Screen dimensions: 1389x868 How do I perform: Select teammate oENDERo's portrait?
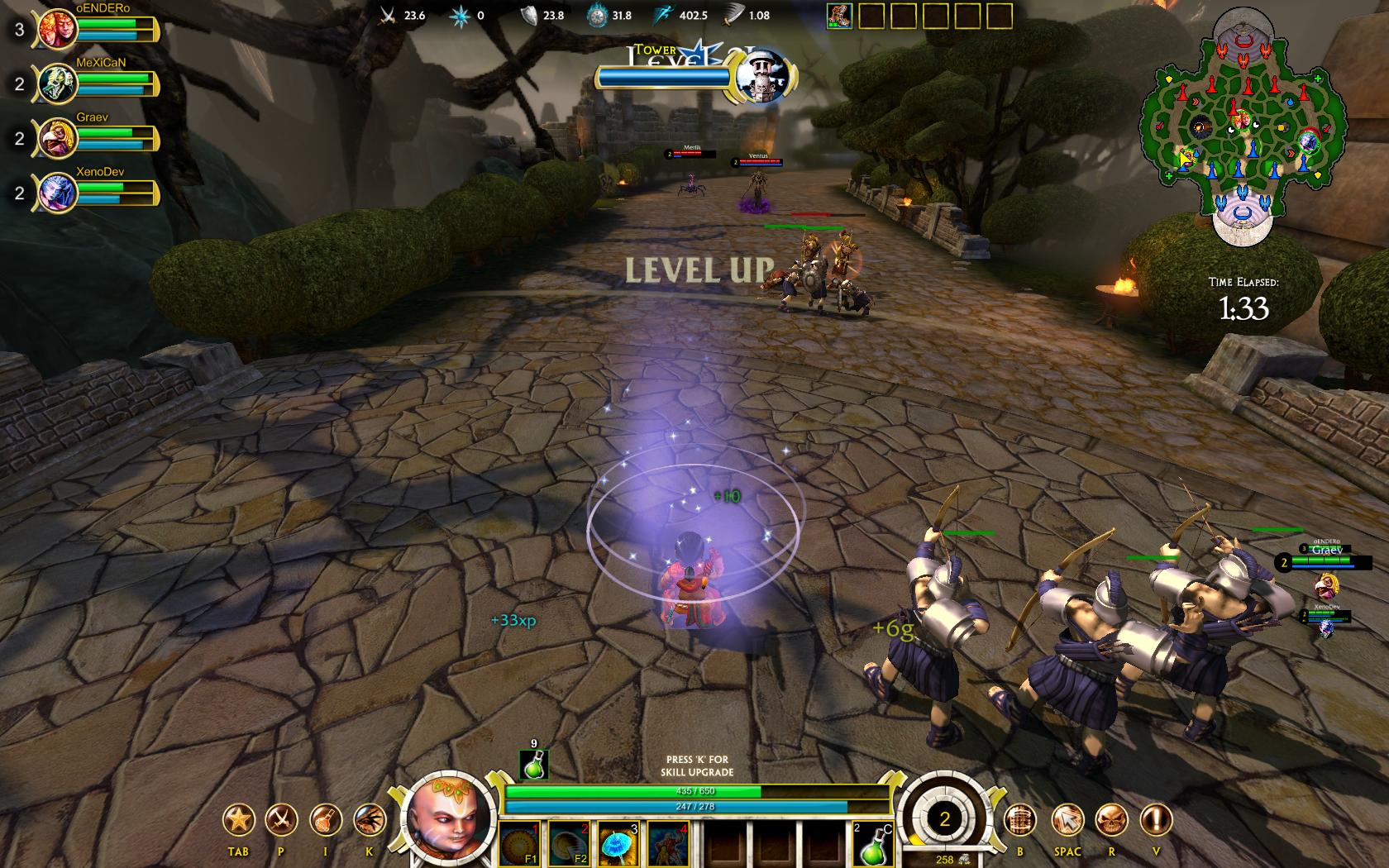click(x=57, y=29)
